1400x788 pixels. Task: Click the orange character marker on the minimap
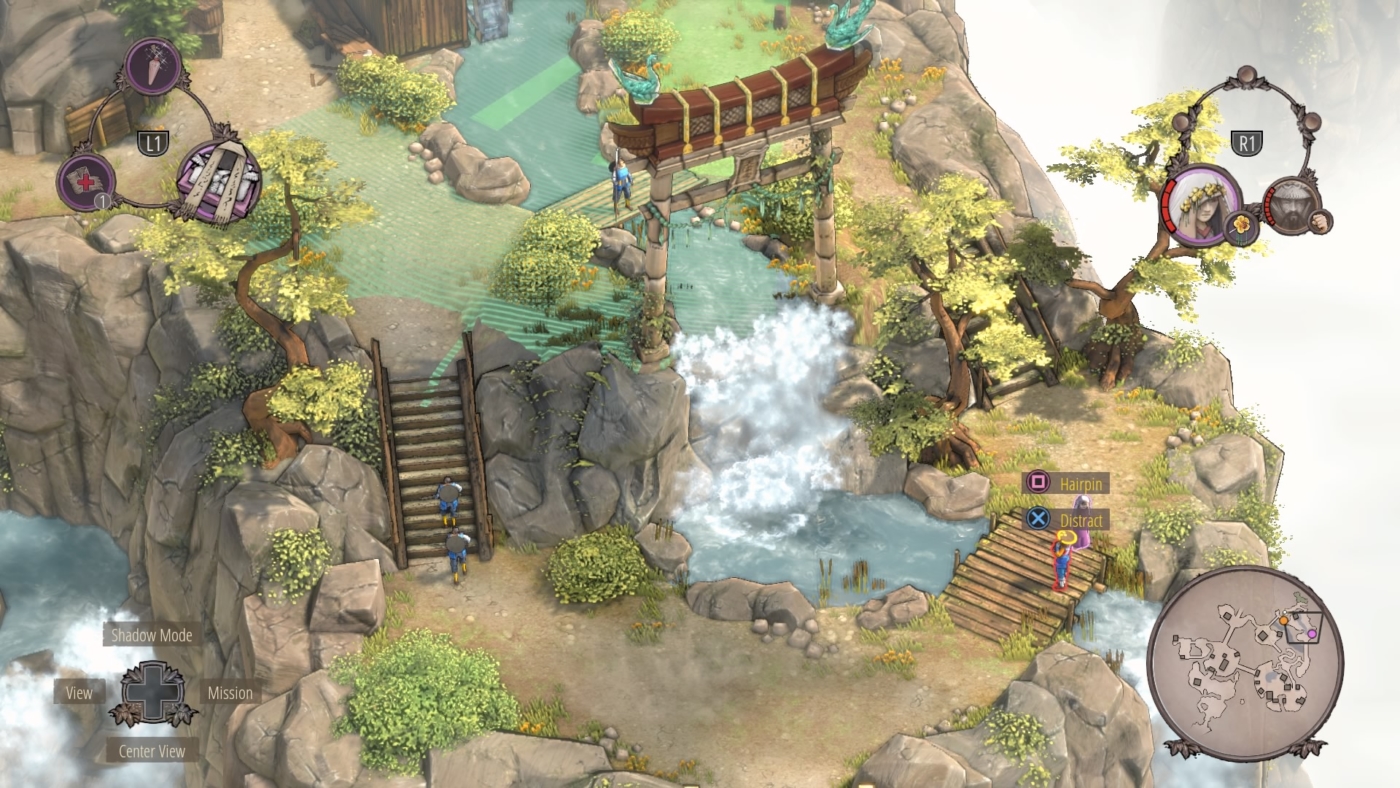pos(1283,620)
